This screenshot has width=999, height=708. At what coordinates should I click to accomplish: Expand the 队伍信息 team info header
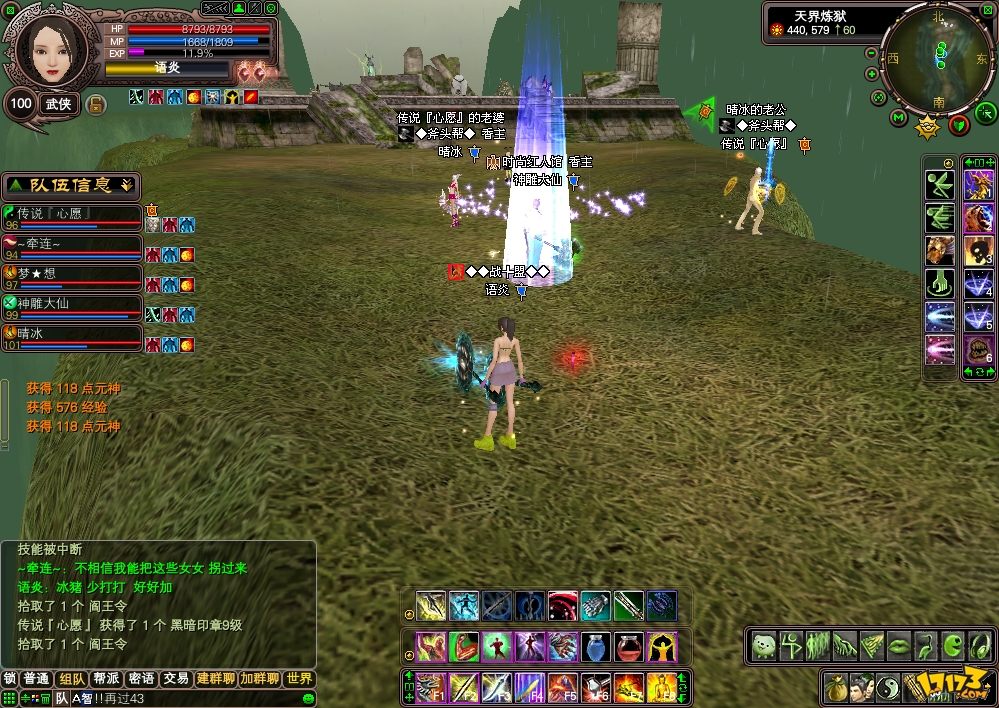71,185
